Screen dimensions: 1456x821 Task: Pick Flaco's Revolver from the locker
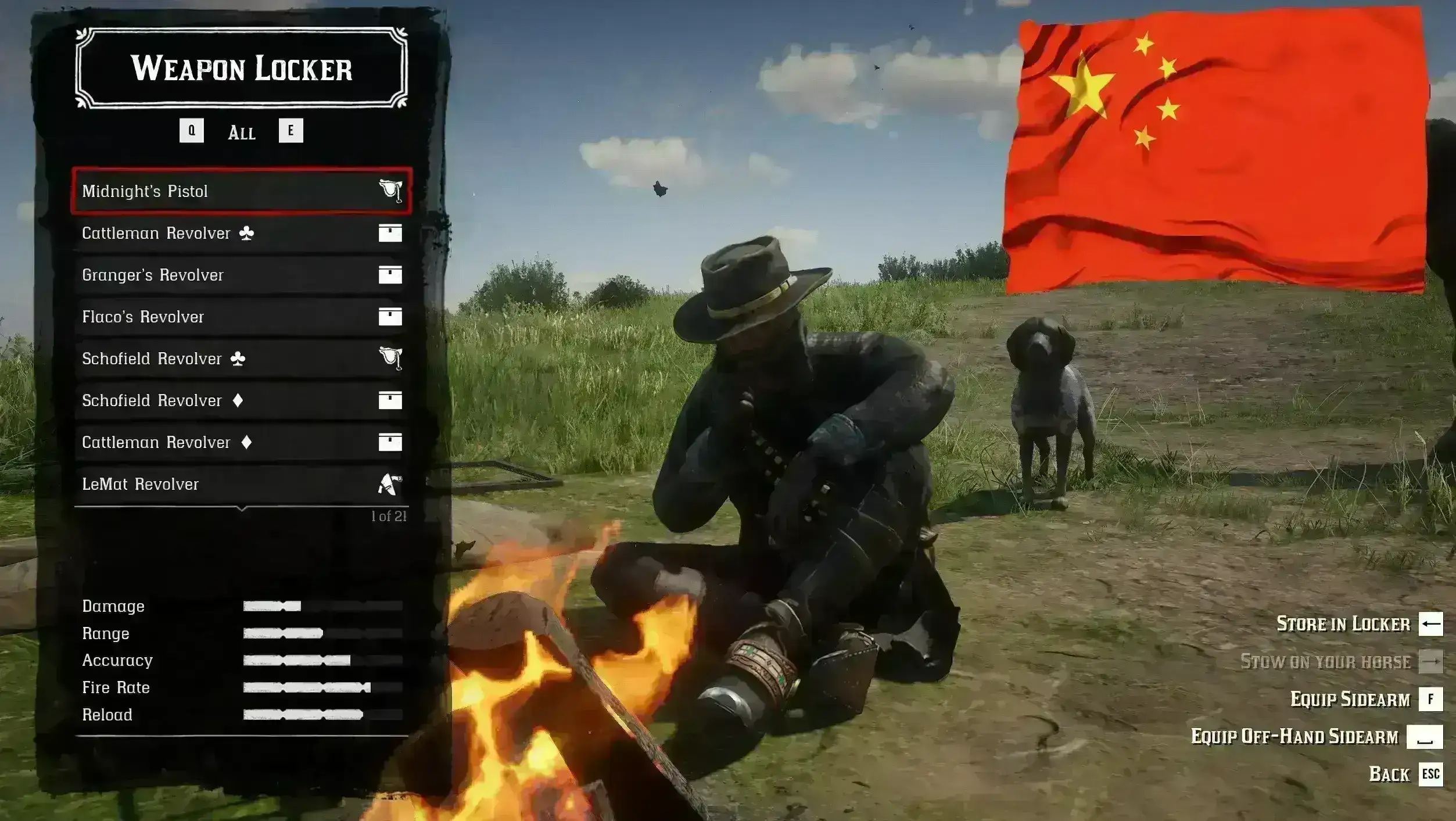(x=241, y=317)
